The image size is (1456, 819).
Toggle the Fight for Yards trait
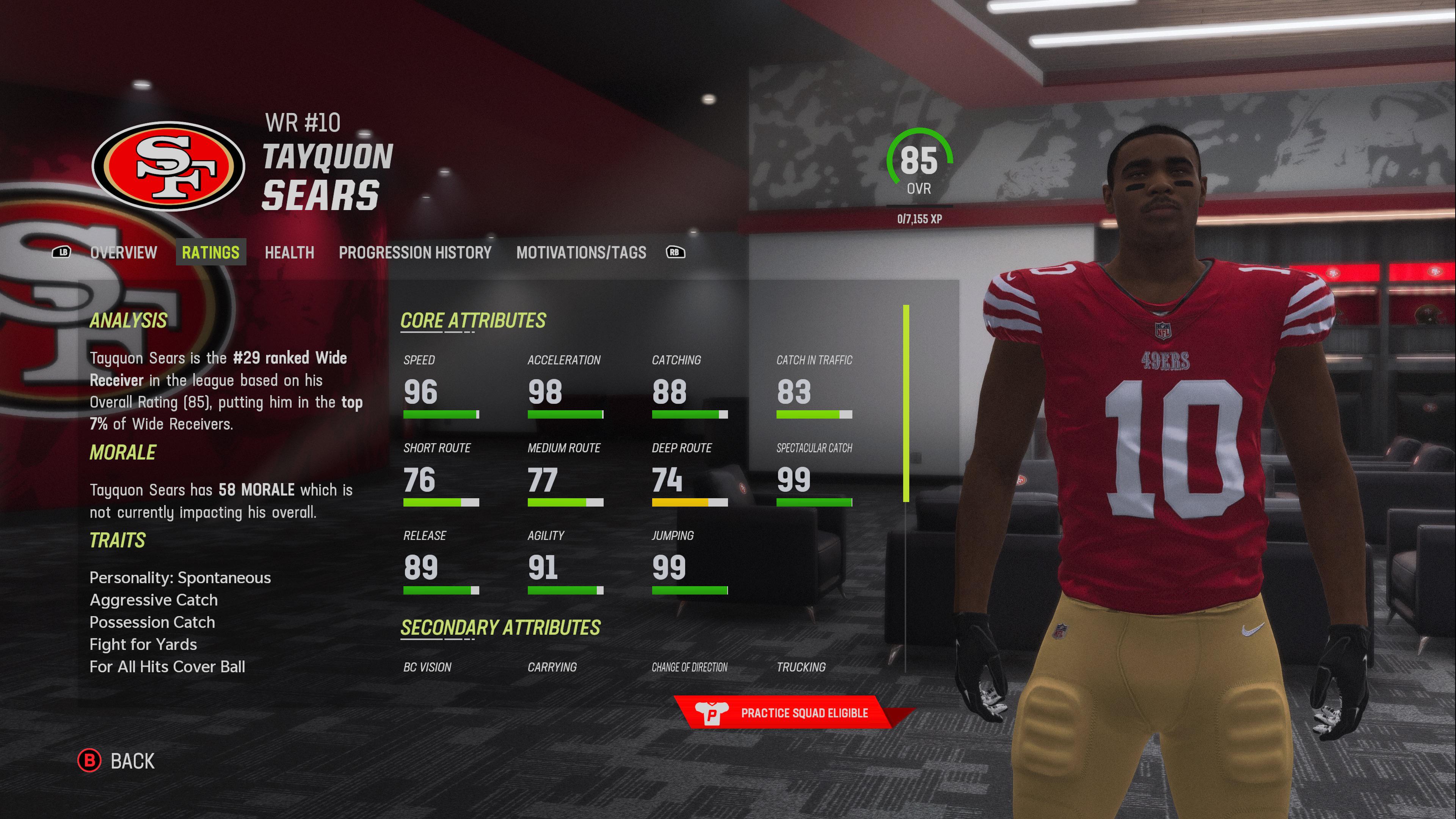[x=143, y=644]
